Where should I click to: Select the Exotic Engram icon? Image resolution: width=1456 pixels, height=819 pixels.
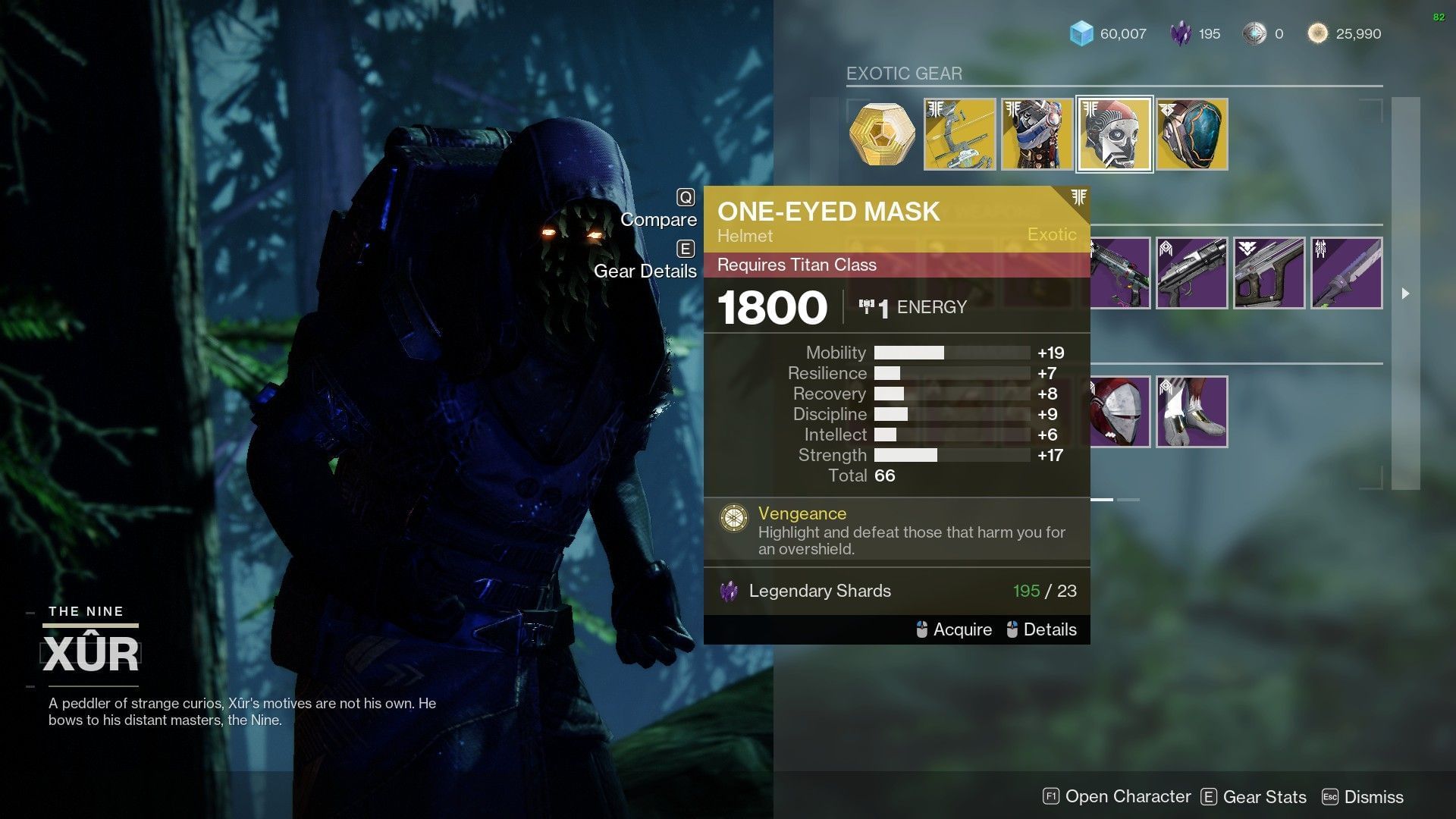pyautogui.click(x=882, y=133)
